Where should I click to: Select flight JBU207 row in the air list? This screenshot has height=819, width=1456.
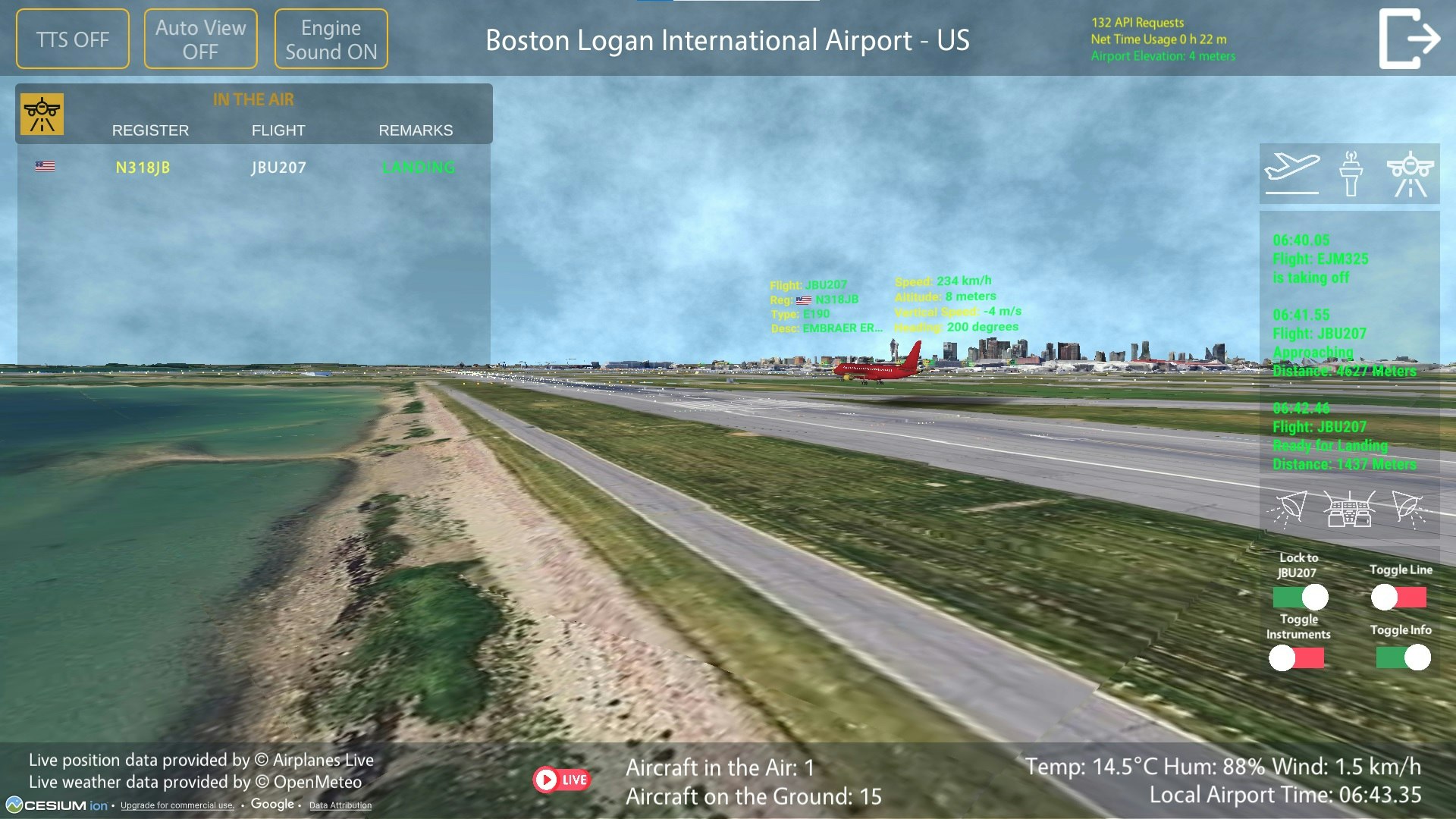pos(278,168)
